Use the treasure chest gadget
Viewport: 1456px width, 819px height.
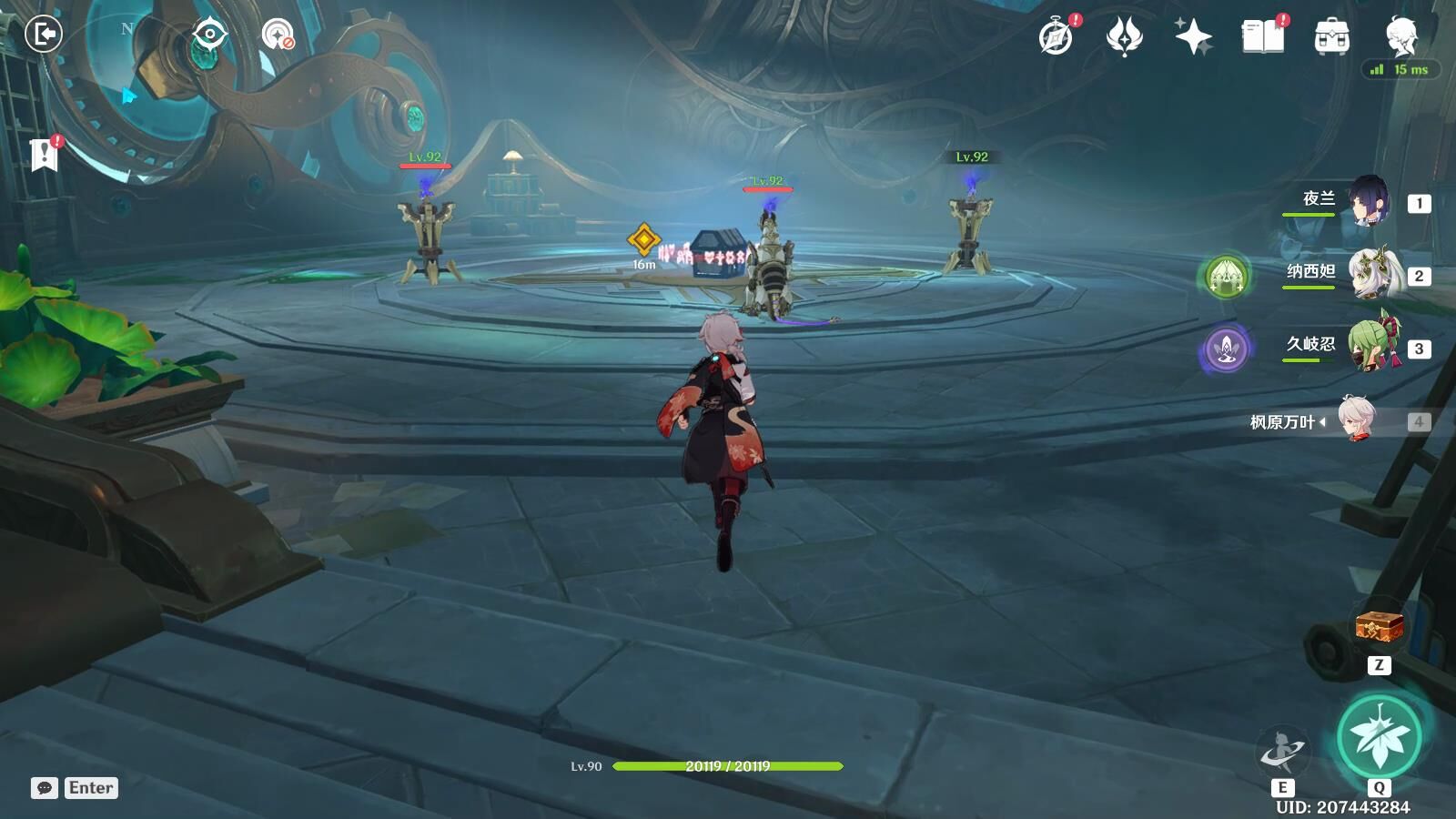coord(1379,627)
